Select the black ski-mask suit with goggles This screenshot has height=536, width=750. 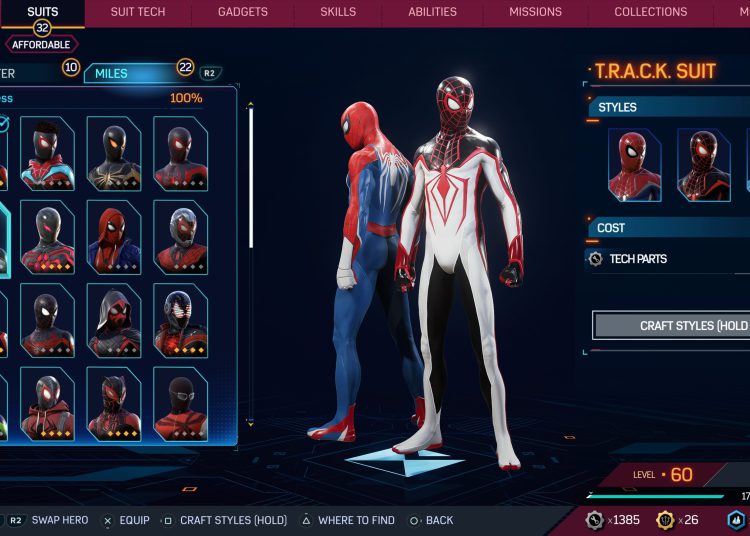(x=181, y=404)
